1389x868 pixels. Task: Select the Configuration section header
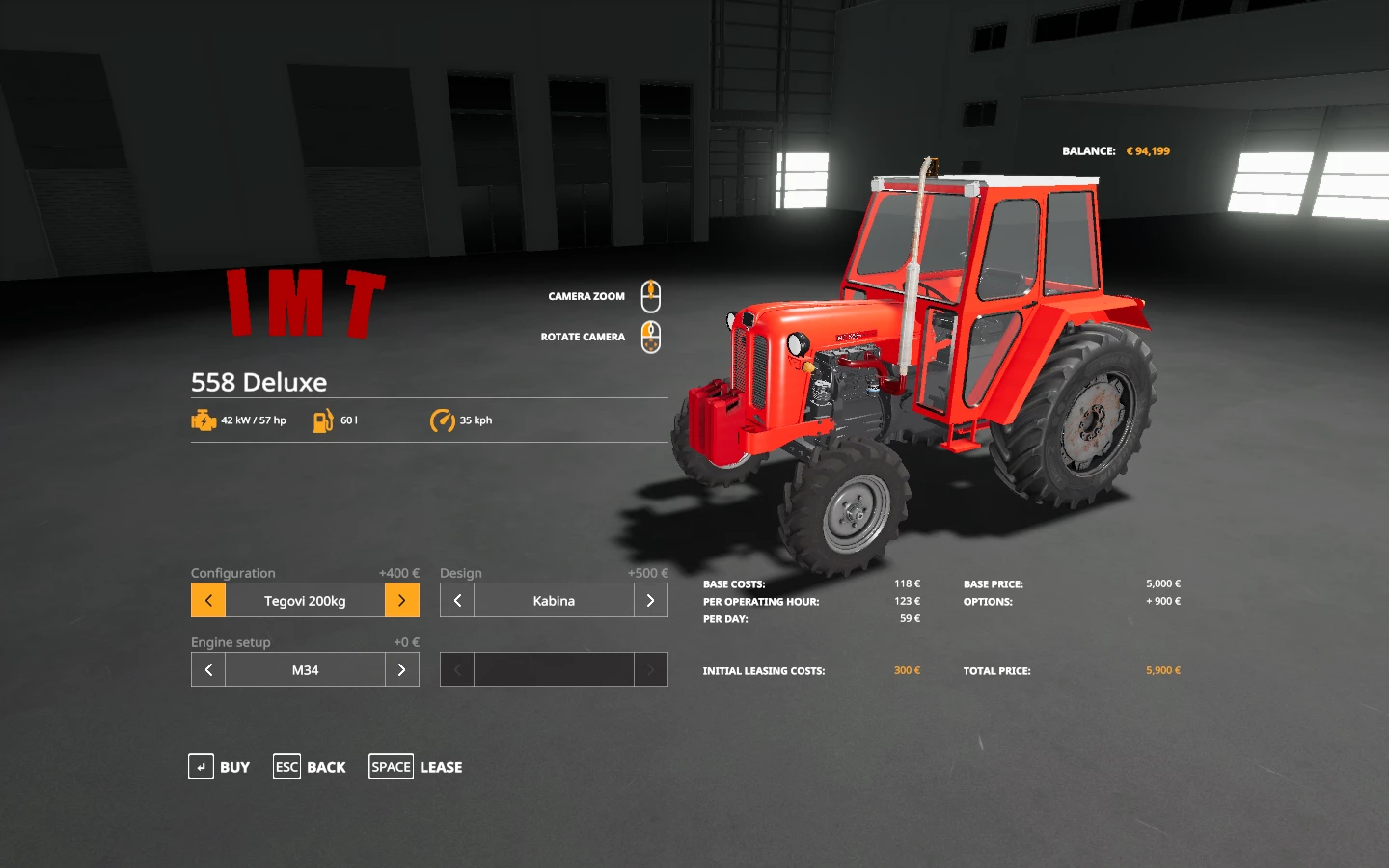coord(232,572)
